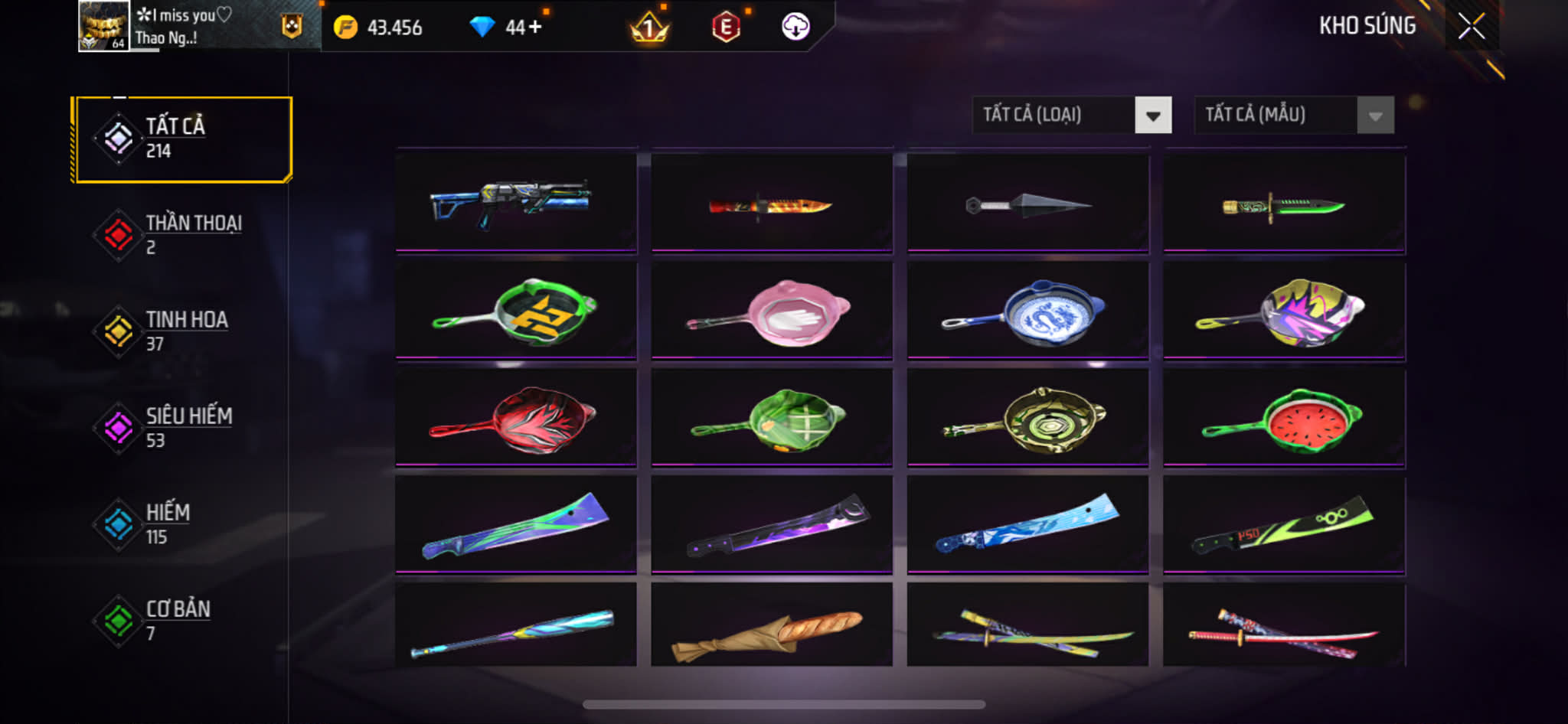Add diamonds with the plus button
This screenshot has height=724, width=1568.
[x=534, y=28]
